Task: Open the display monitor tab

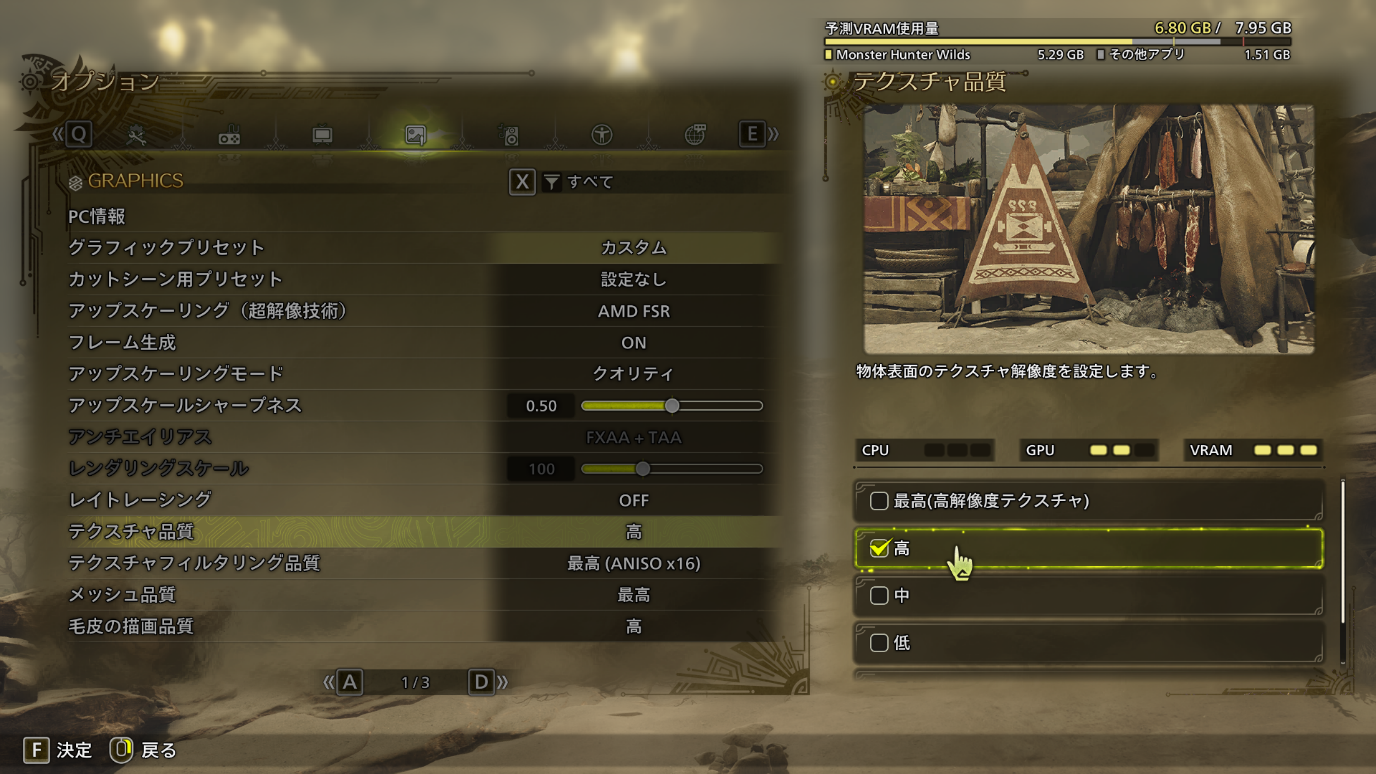Action: [322, 135]
